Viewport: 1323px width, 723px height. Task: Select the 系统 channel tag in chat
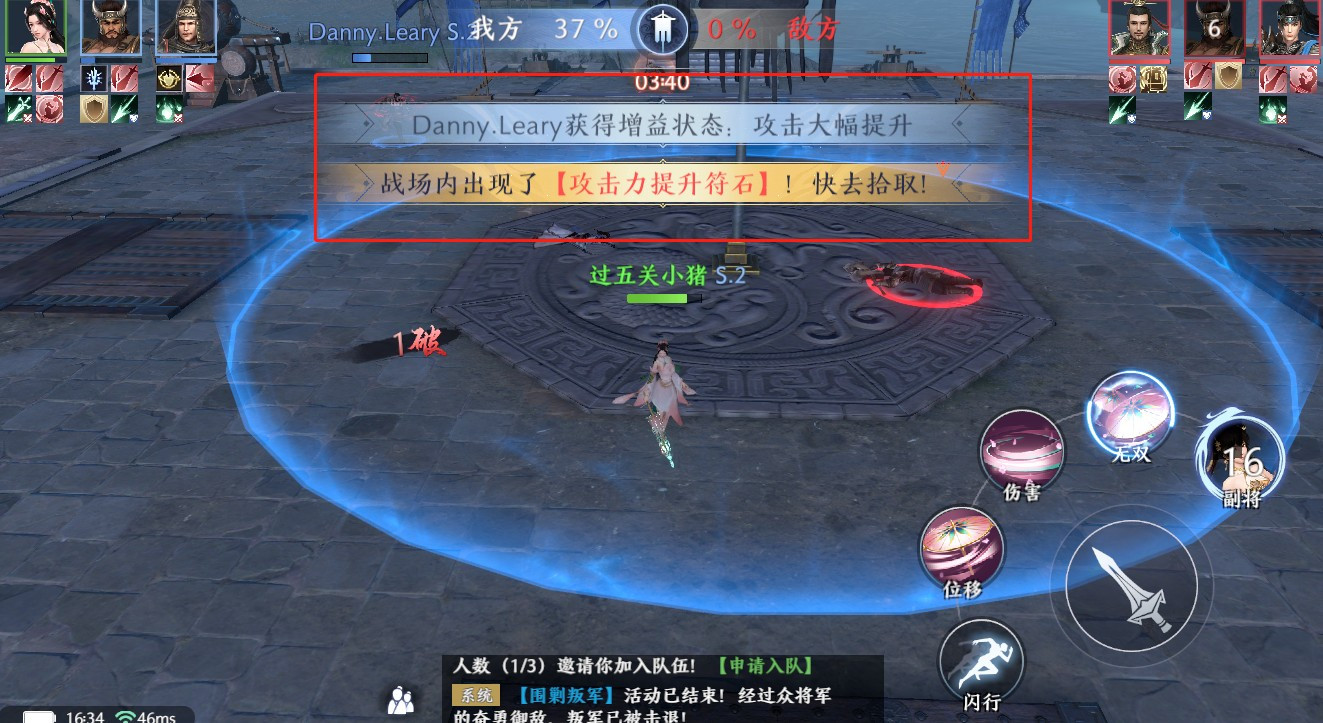478,693
